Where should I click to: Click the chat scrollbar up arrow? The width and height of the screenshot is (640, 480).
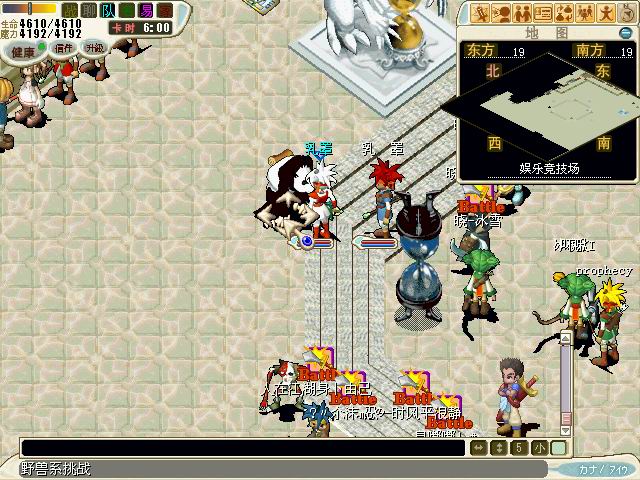click(565, 339)
